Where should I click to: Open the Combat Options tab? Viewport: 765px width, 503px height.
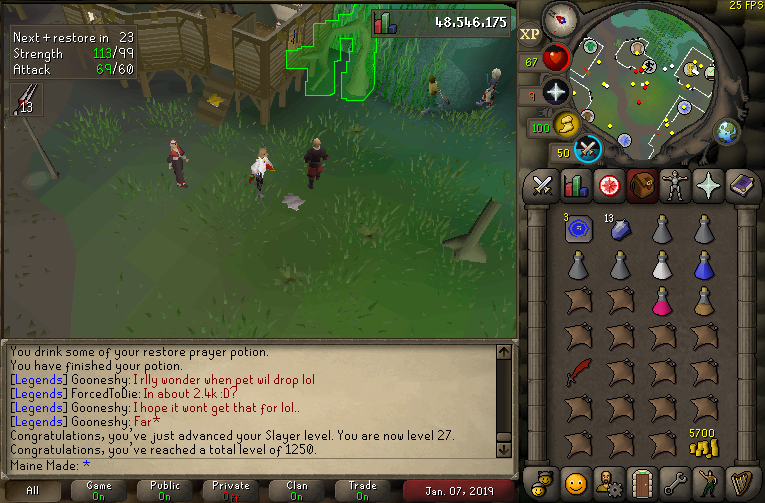coord(543,185)
